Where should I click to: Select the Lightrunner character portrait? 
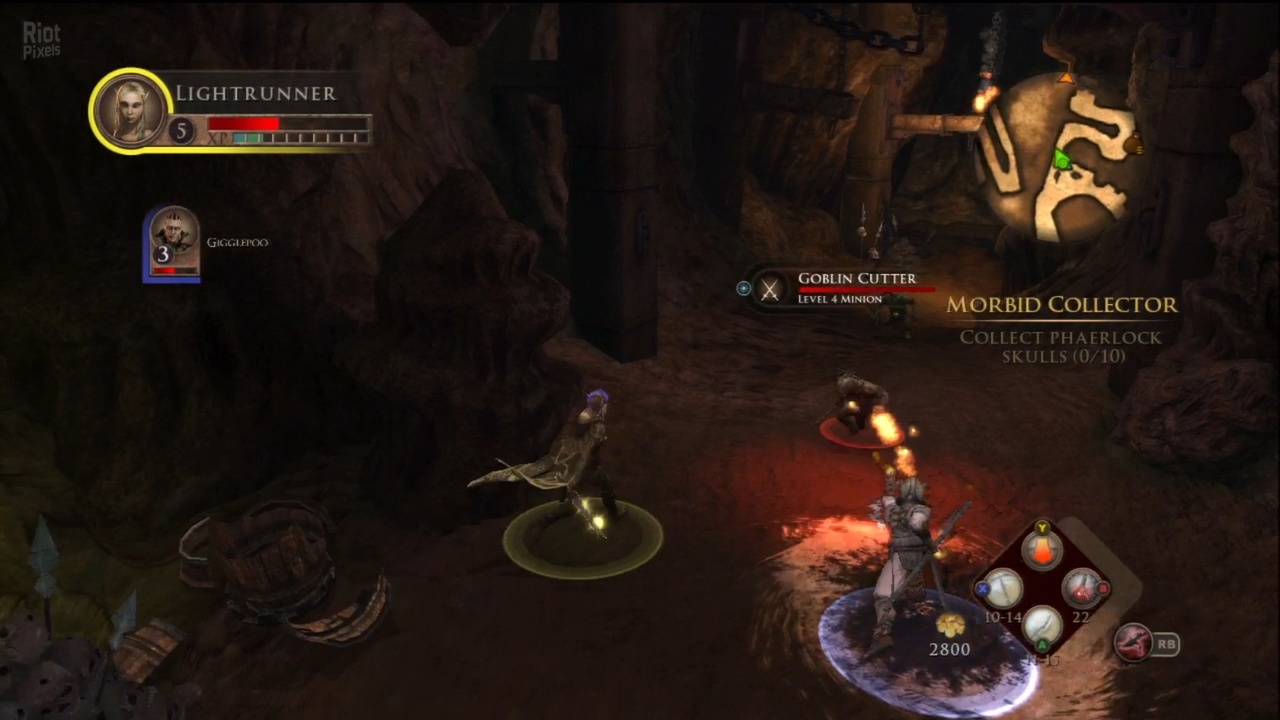click(130, 110)
